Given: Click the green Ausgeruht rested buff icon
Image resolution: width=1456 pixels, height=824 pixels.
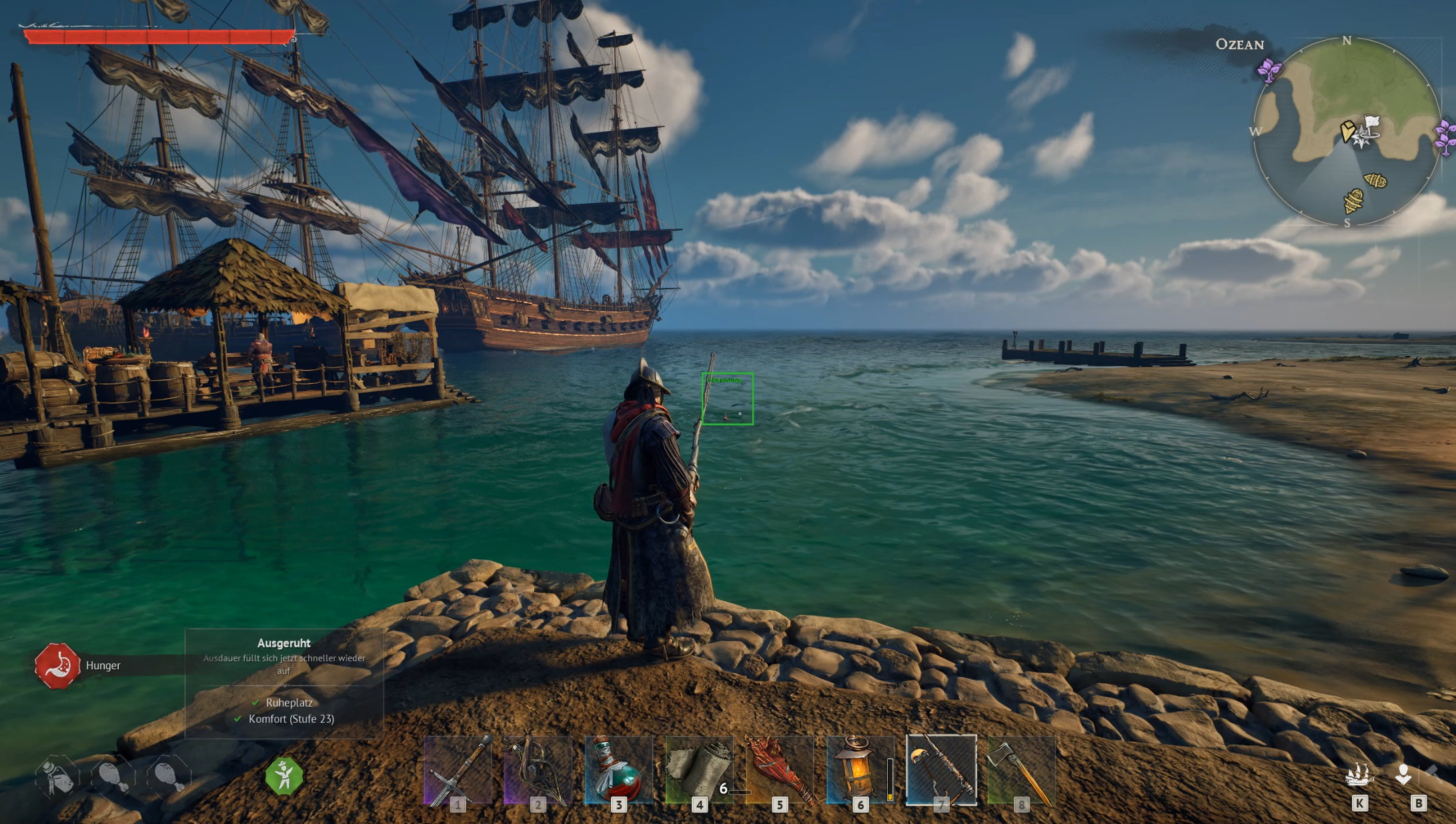Looking at the screenshot, I should 284,776.
